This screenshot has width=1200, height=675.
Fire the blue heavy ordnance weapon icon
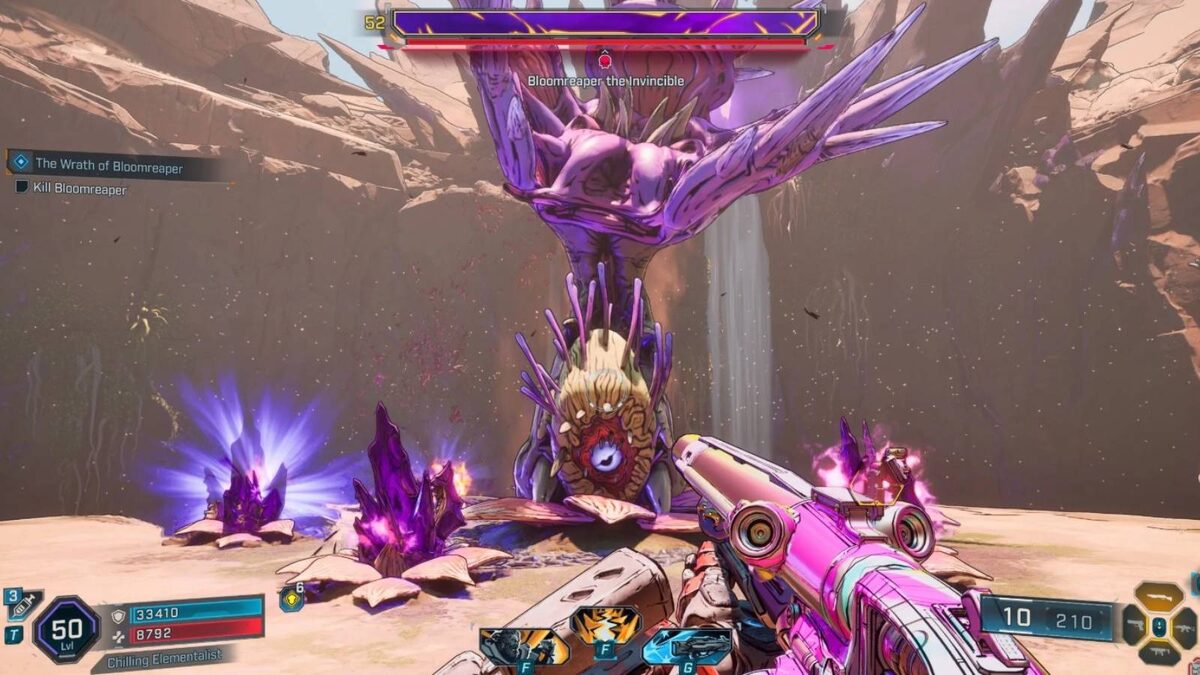coord(685,645)
